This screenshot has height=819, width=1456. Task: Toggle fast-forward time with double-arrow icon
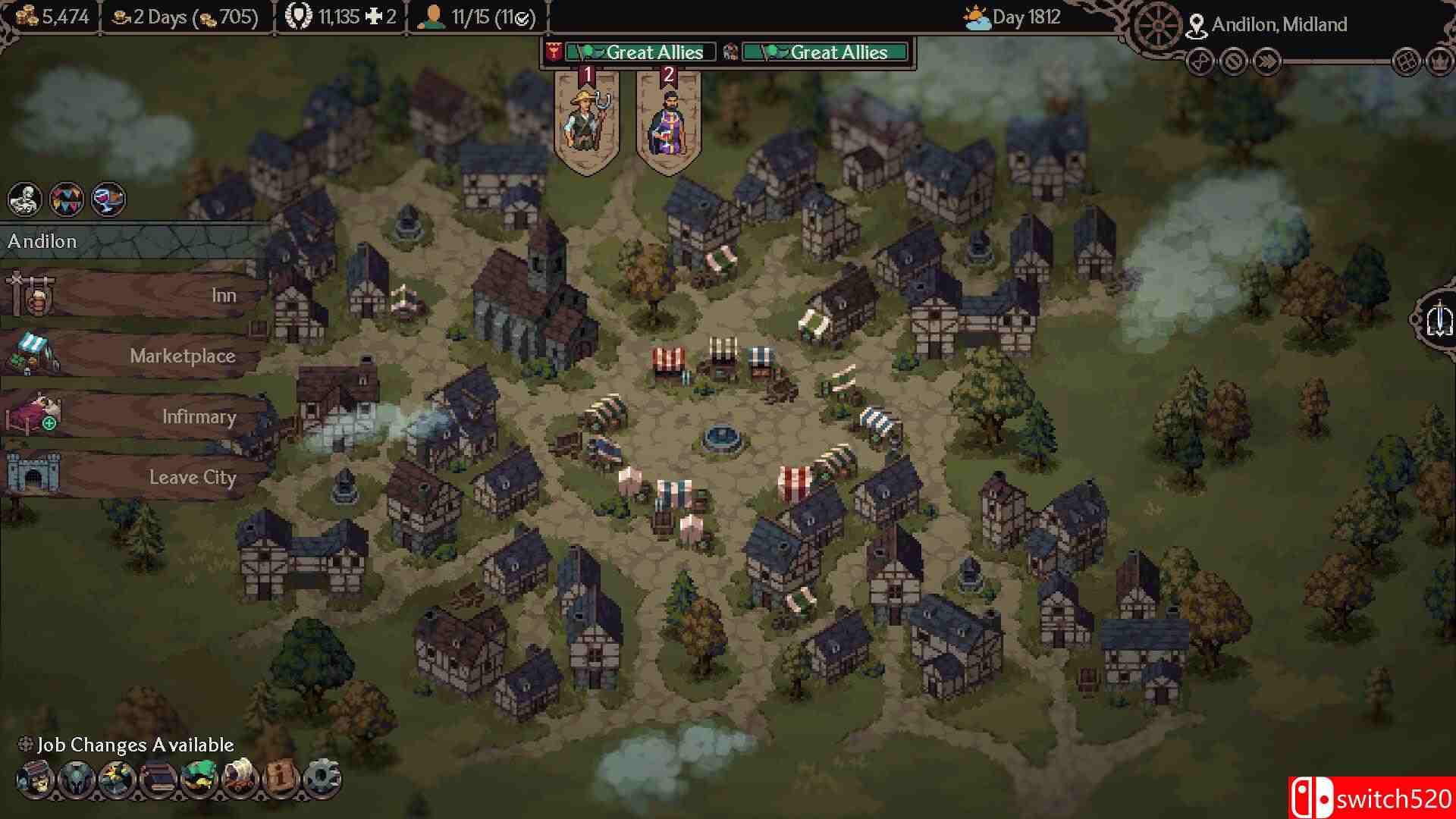coord(1268,63)
